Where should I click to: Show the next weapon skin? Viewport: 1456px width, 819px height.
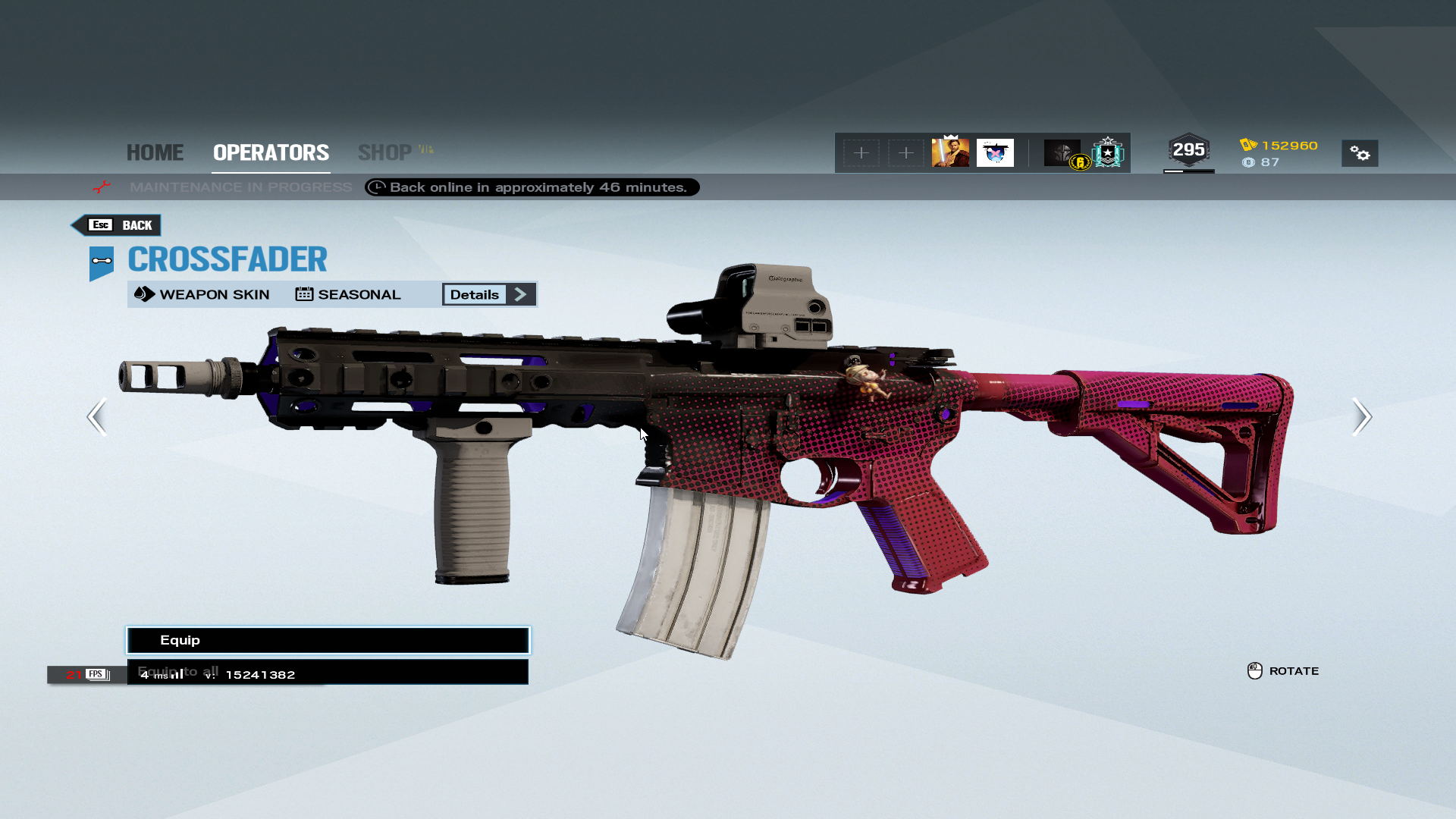pos(1361,416)
